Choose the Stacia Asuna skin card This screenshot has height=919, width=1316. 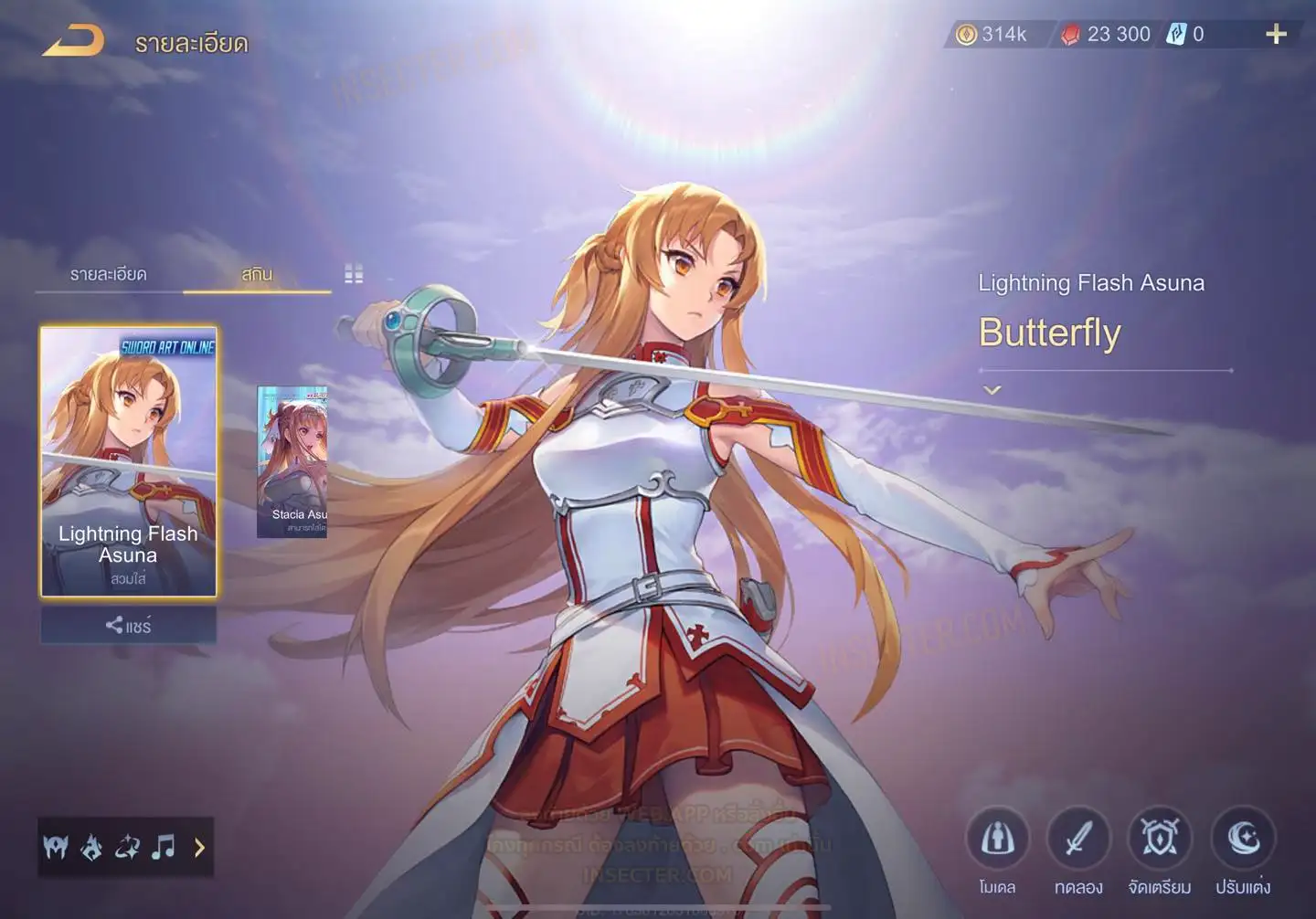(x=292, y=461)
